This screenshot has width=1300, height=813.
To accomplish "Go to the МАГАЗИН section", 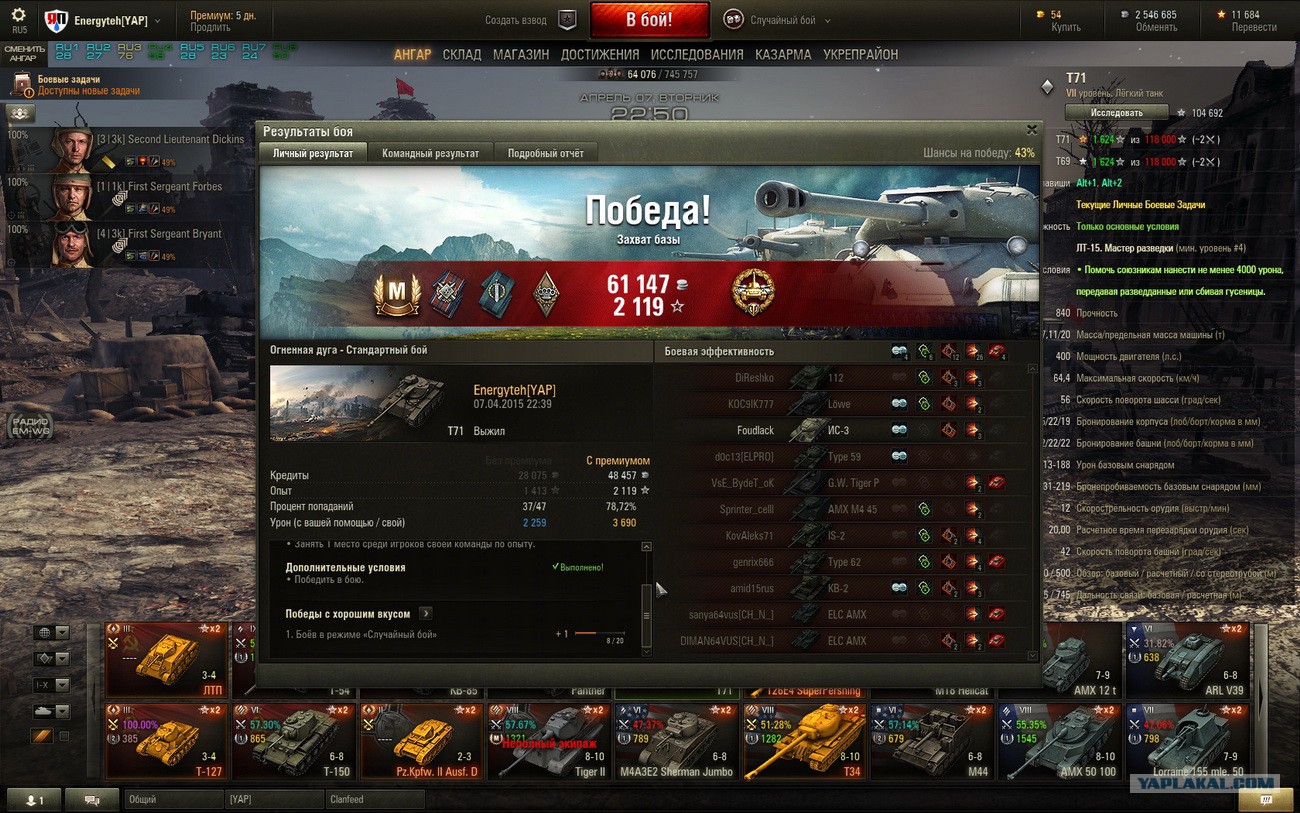I will pyautogui.click(x=520, y=54).
